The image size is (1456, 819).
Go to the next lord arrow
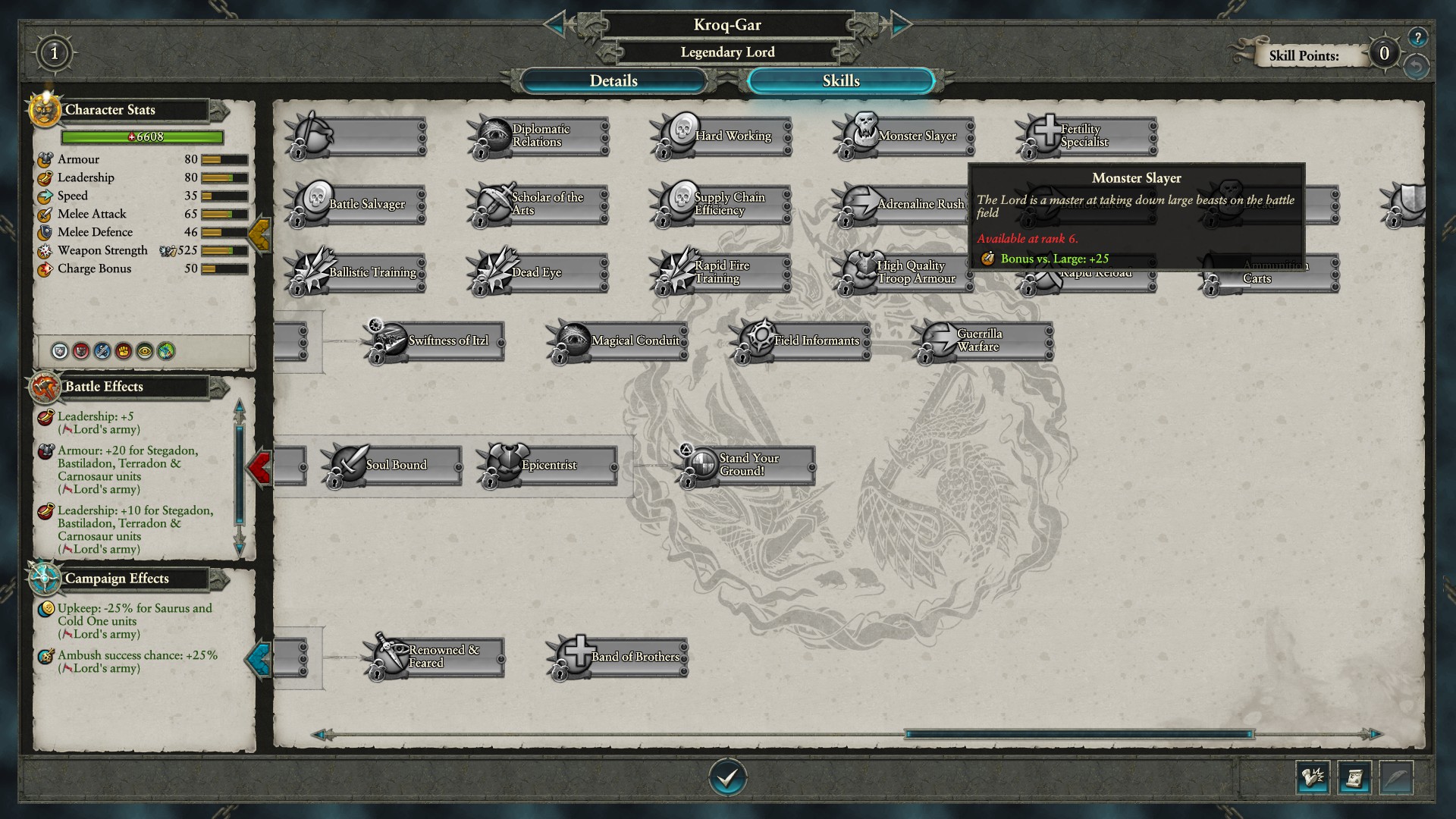tap(900, 24)
